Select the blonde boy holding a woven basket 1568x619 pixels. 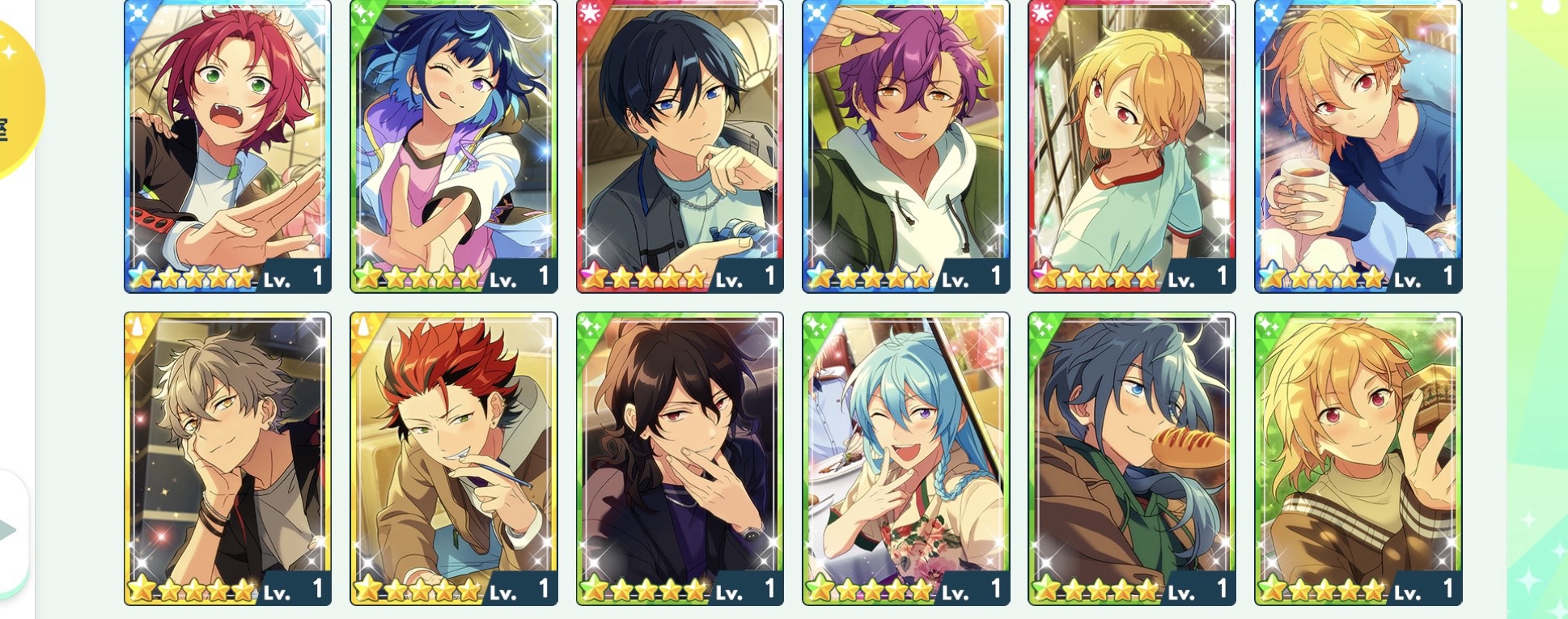click(1358, 458)
